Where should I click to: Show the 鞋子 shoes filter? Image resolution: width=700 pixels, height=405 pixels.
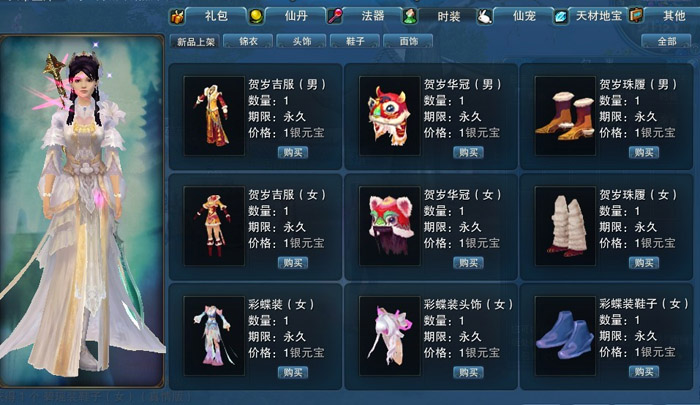click(355, 42)
